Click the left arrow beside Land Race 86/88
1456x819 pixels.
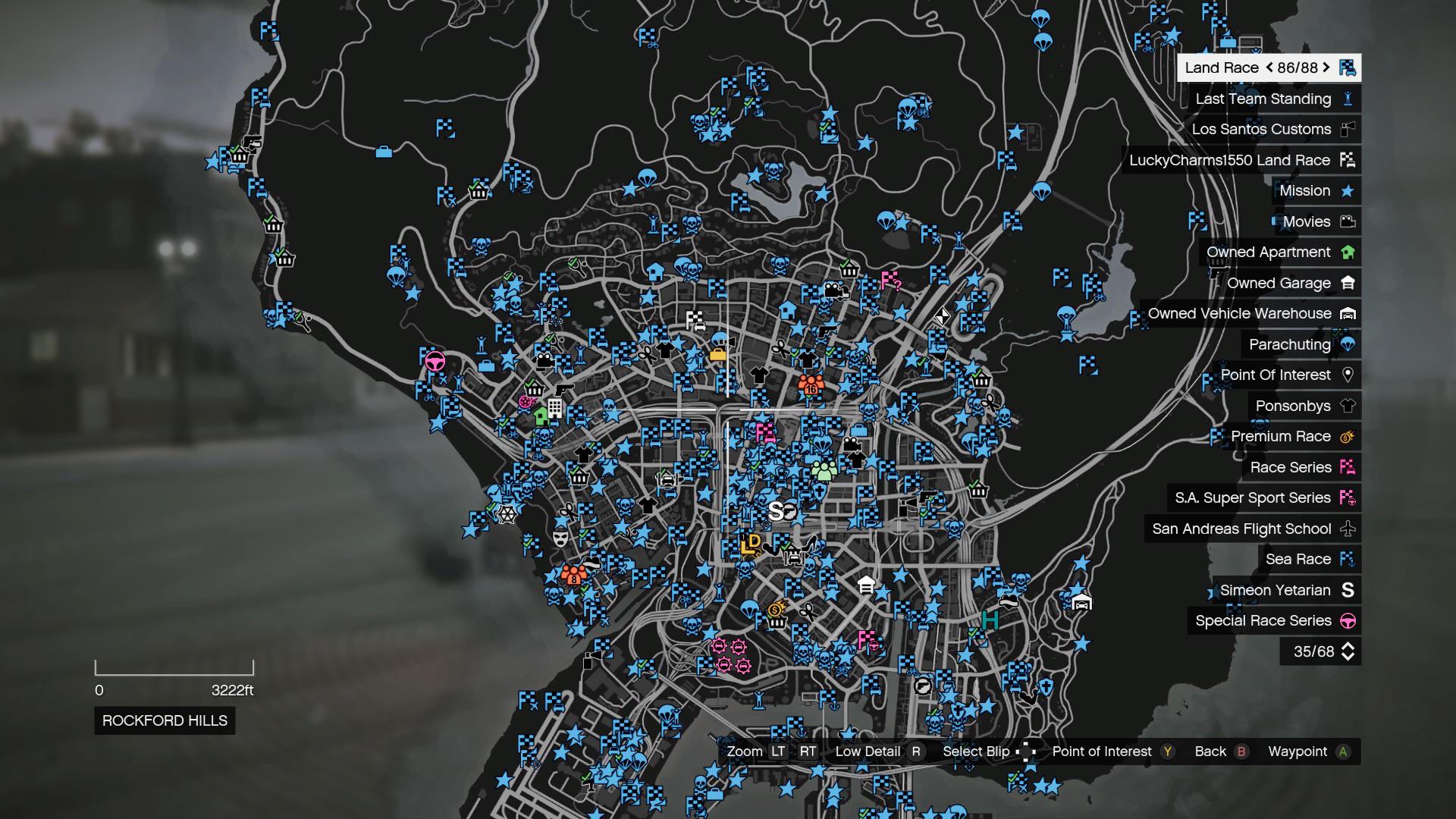1269,67
